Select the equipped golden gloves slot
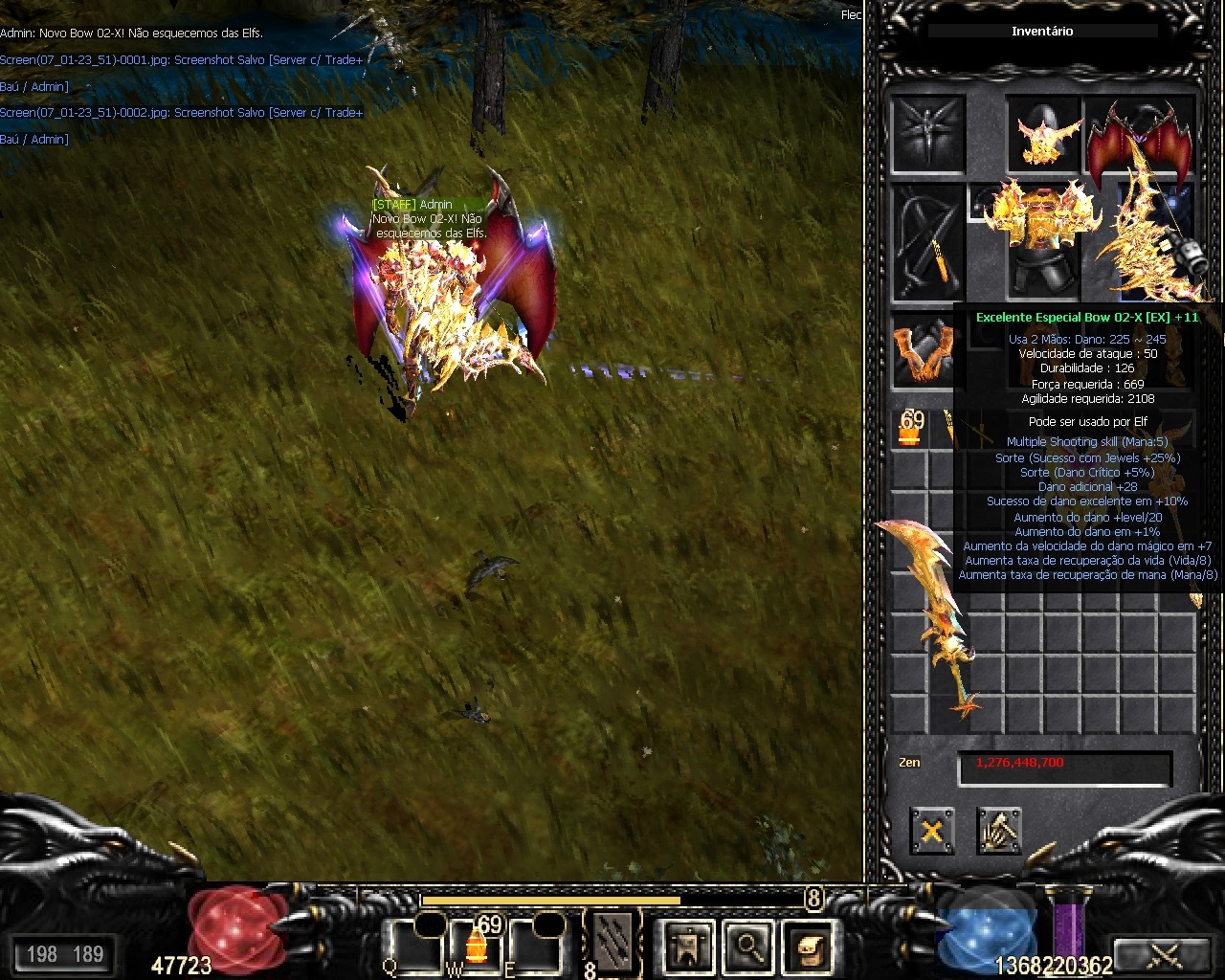This screenshot has width=1225, height=980. point(924,350)
